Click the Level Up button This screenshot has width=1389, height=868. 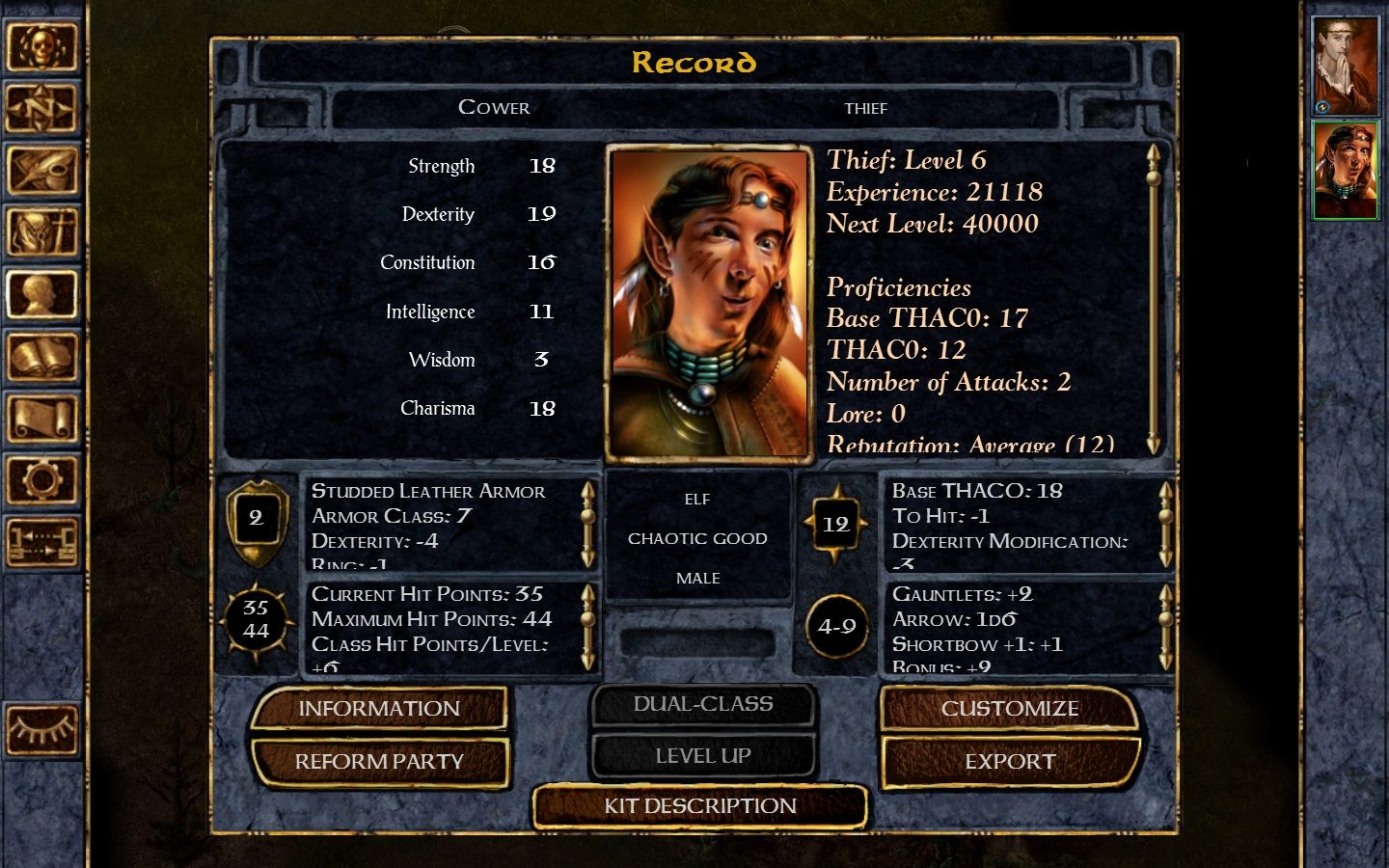[x=702, y=756]
